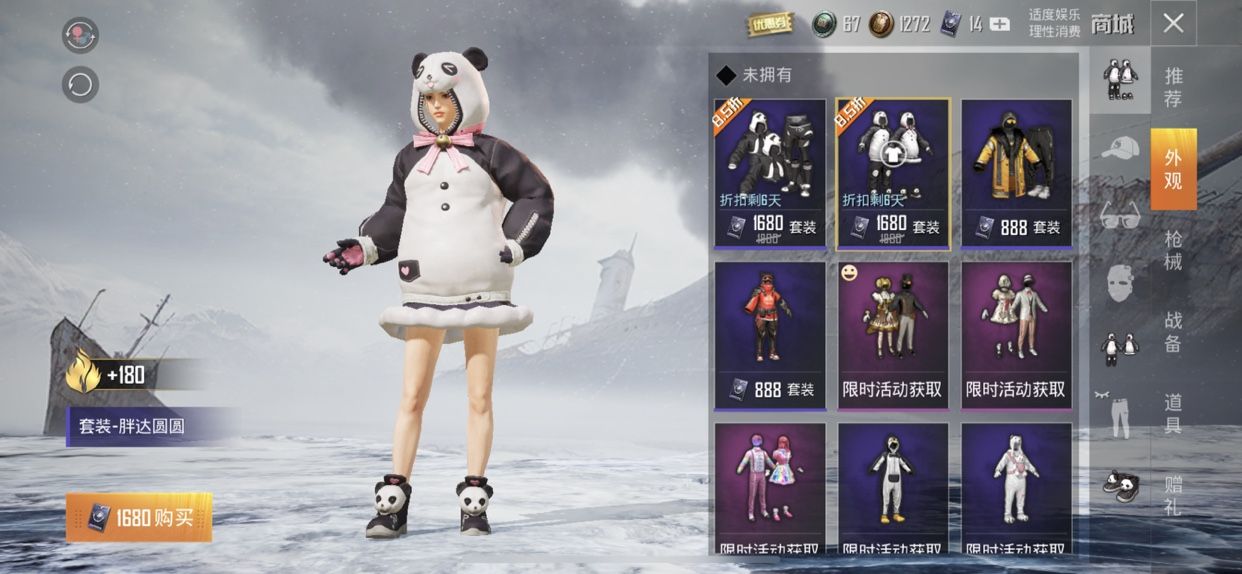1242x574 pixels.
Task: Pick the discounted panda set with pants
Action: (x=770, y=172)
